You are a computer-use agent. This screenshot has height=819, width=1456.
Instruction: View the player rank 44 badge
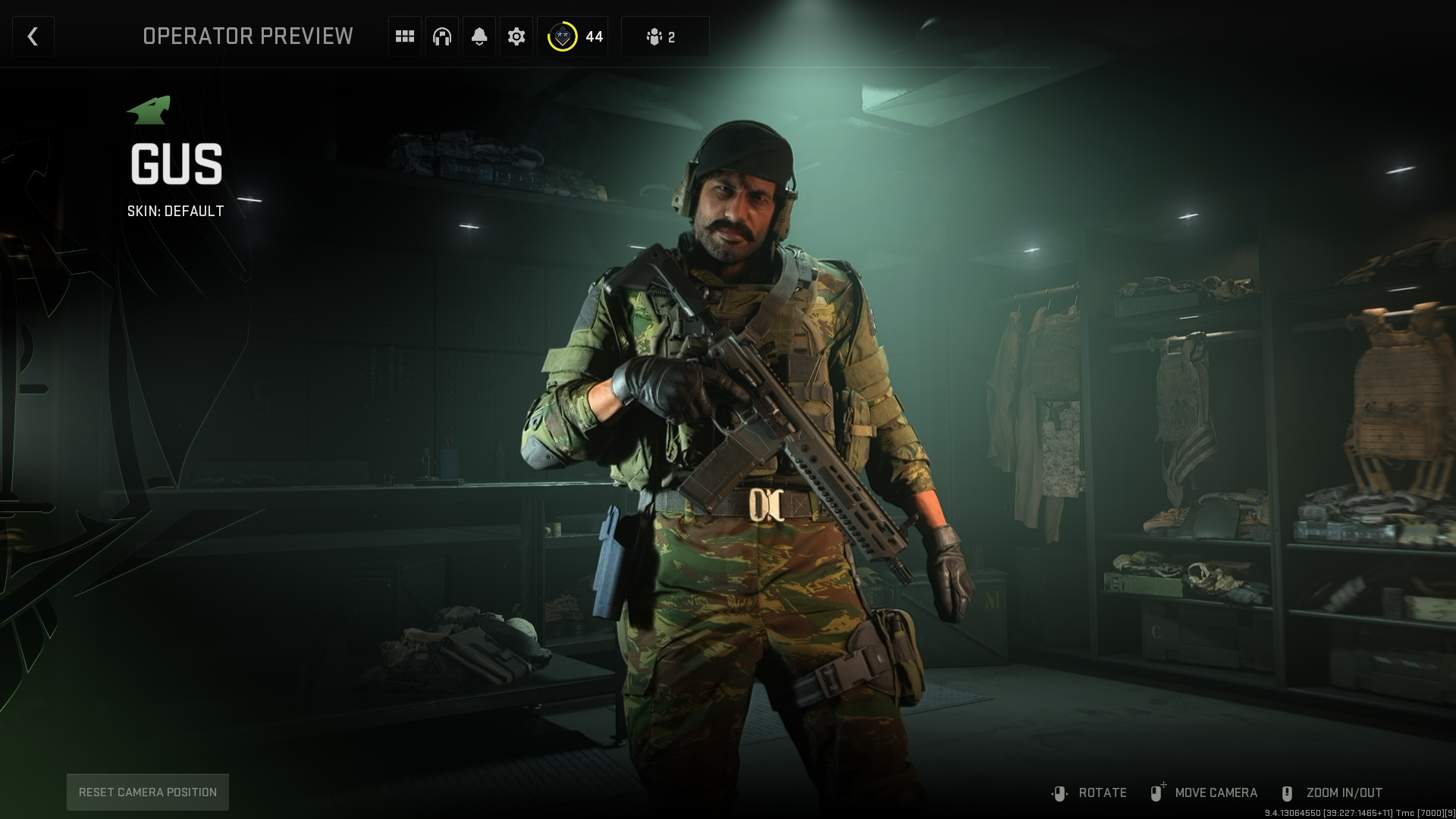coord(573,36)
